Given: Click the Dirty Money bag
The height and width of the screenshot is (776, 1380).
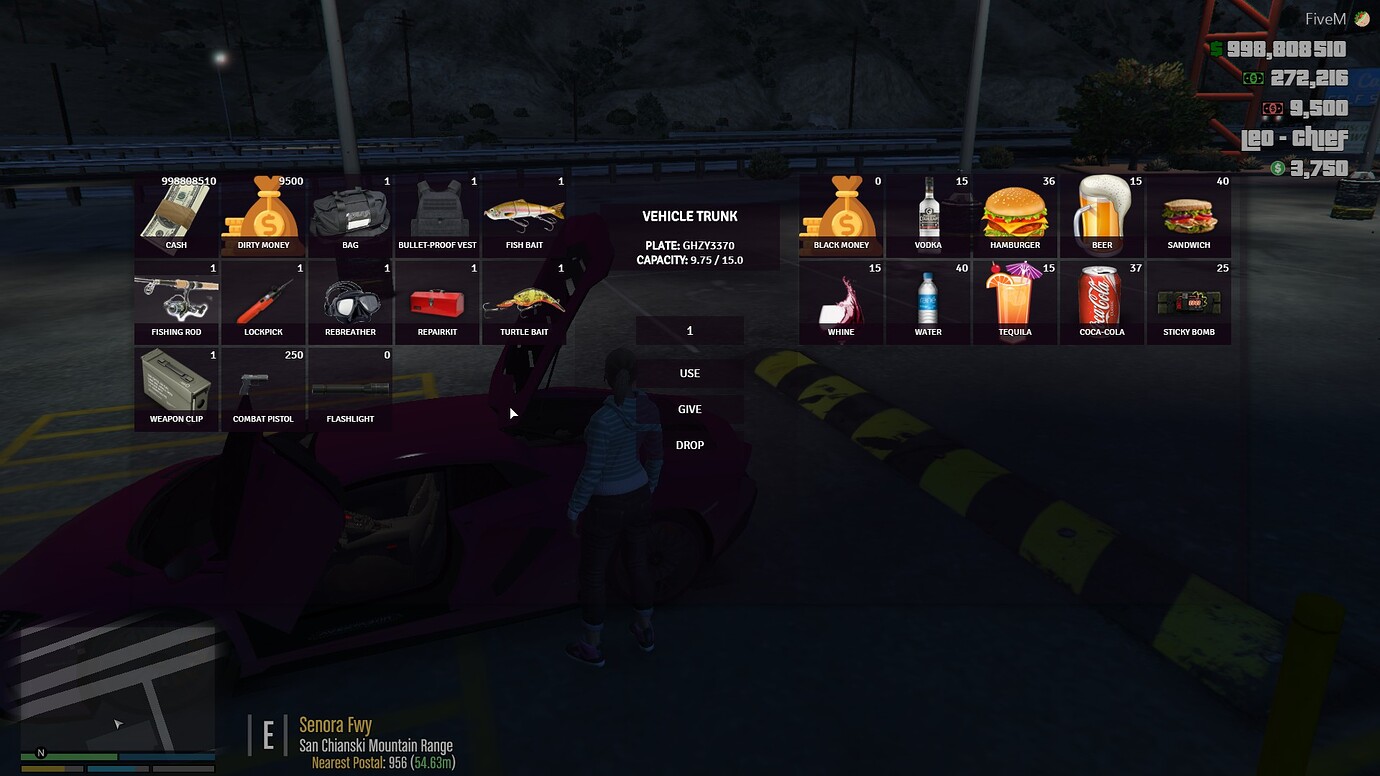Looking at the screenshot, I should click(263, 212).
